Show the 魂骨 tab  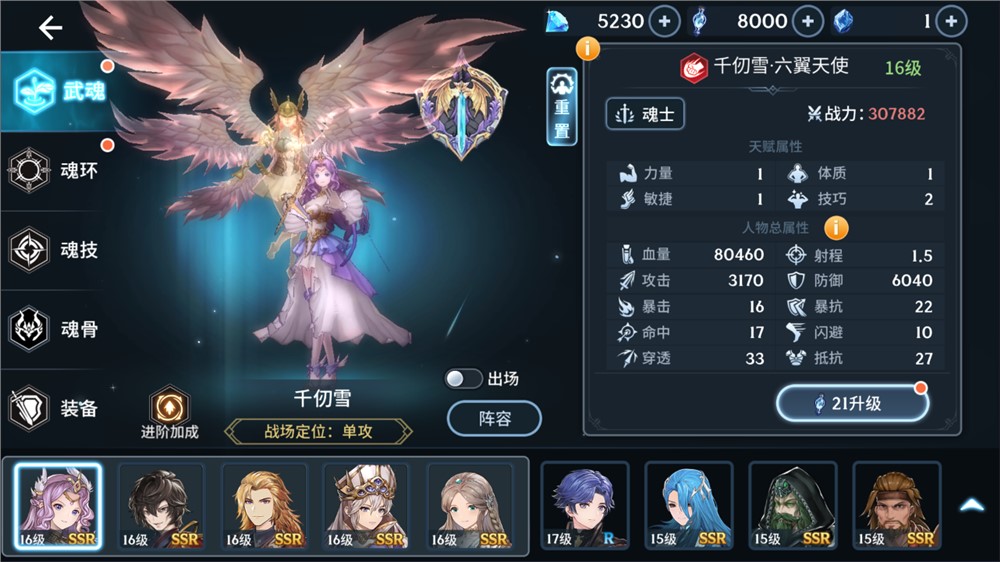58,329
